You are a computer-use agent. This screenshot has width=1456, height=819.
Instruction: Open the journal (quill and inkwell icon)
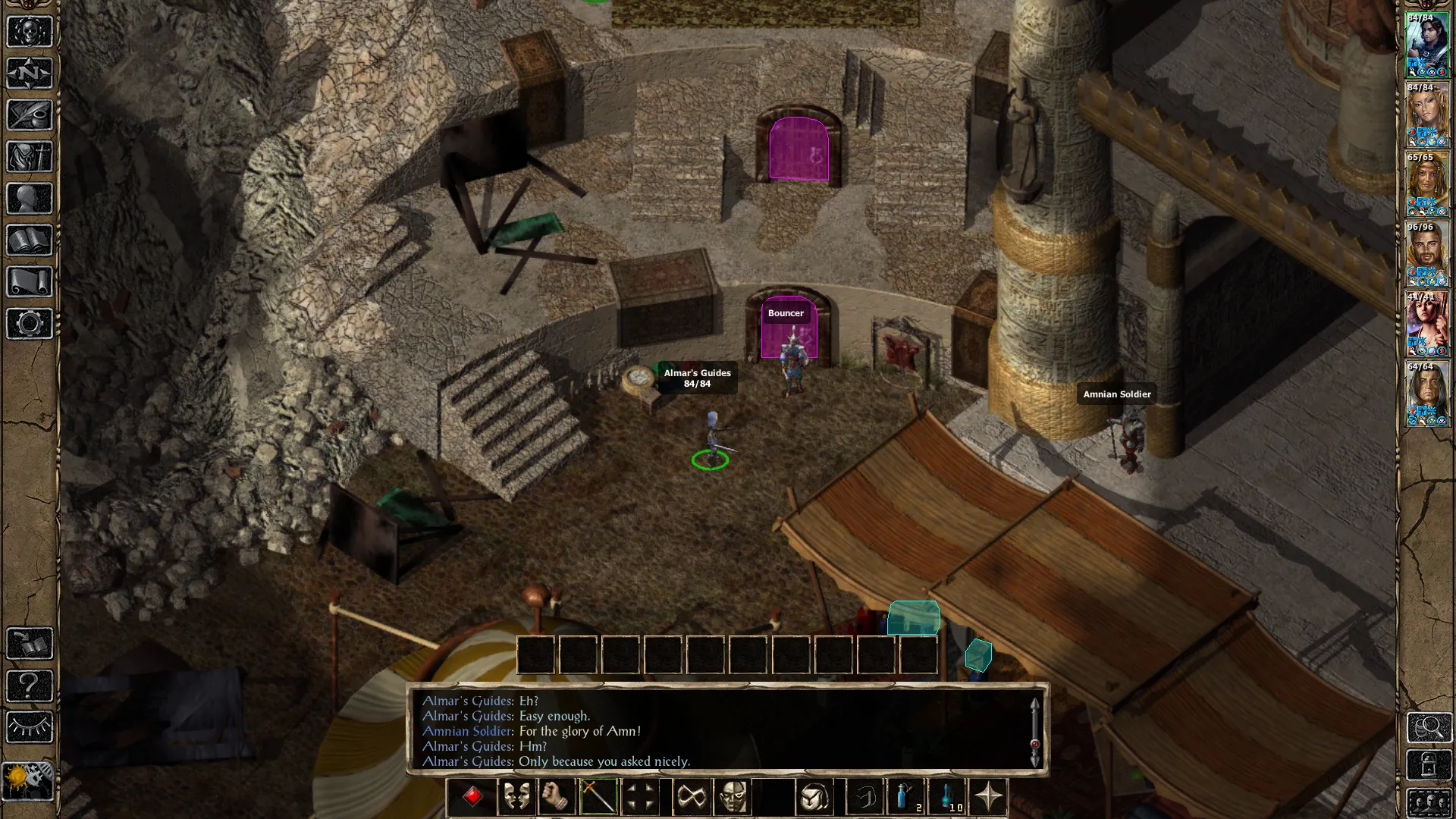pyautogui.click(x=30, y=115)
